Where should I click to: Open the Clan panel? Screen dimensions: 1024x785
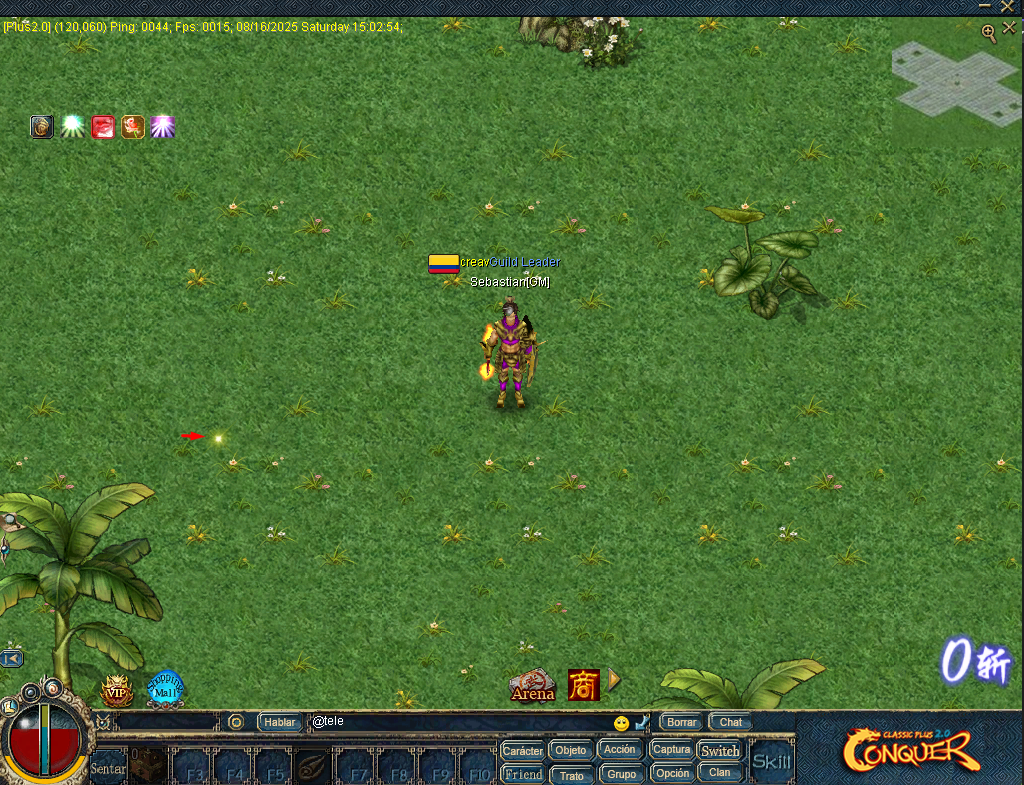pos(720,773)
